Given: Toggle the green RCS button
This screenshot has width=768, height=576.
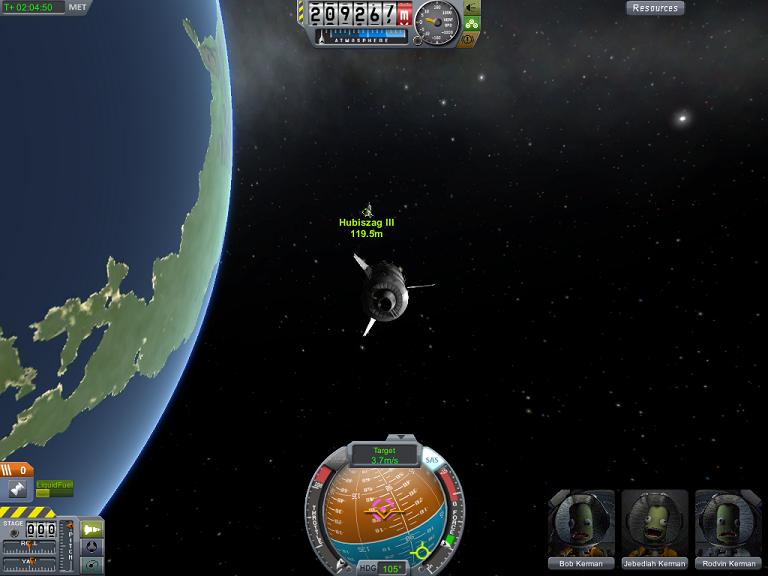Looking at the screenshot, I should pyautogui.click(x=471, y=23).
